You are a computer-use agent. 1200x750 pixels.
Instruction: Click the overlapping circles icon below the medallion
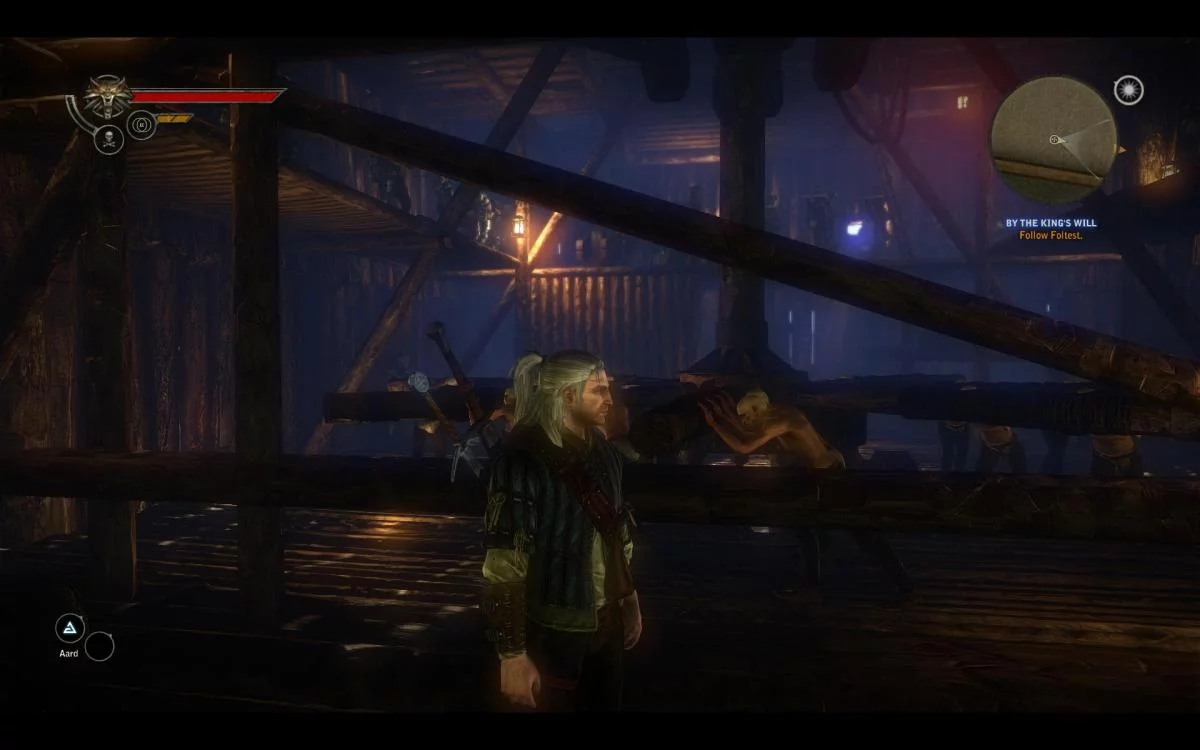pos(141,125)
